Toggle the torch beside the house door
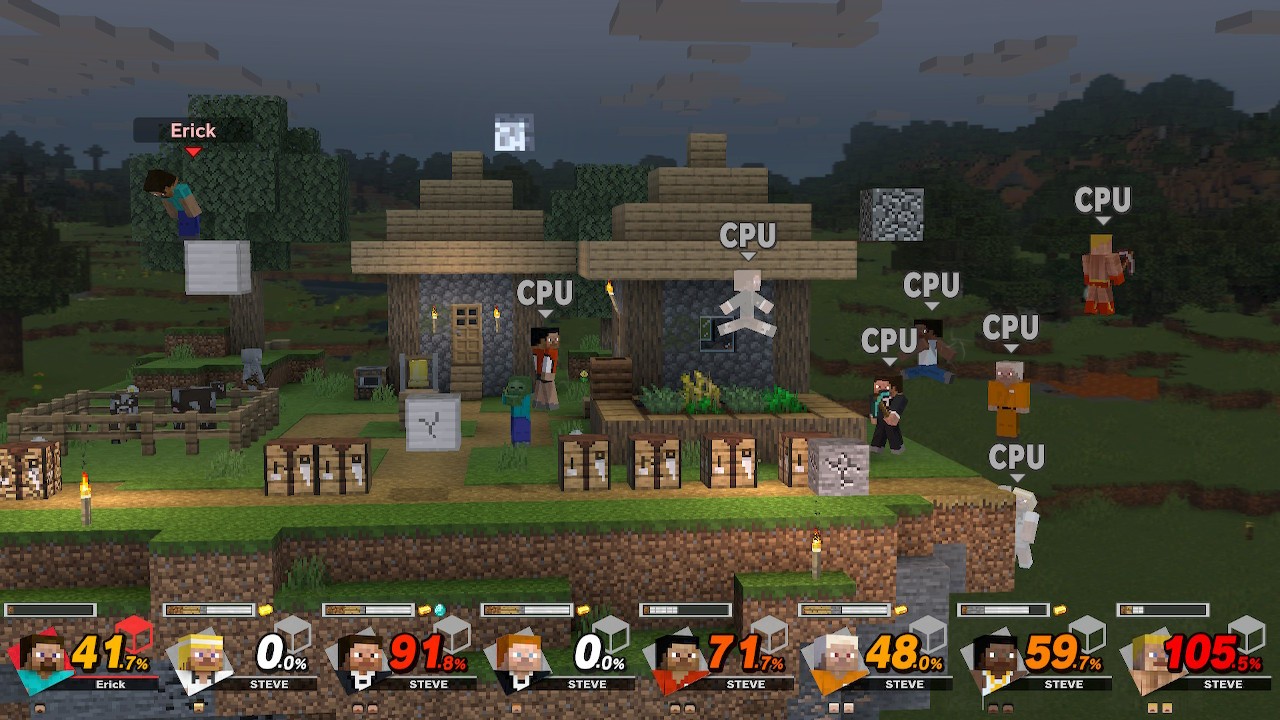This screenshot has height=720, width=1280. coord(434,315)
